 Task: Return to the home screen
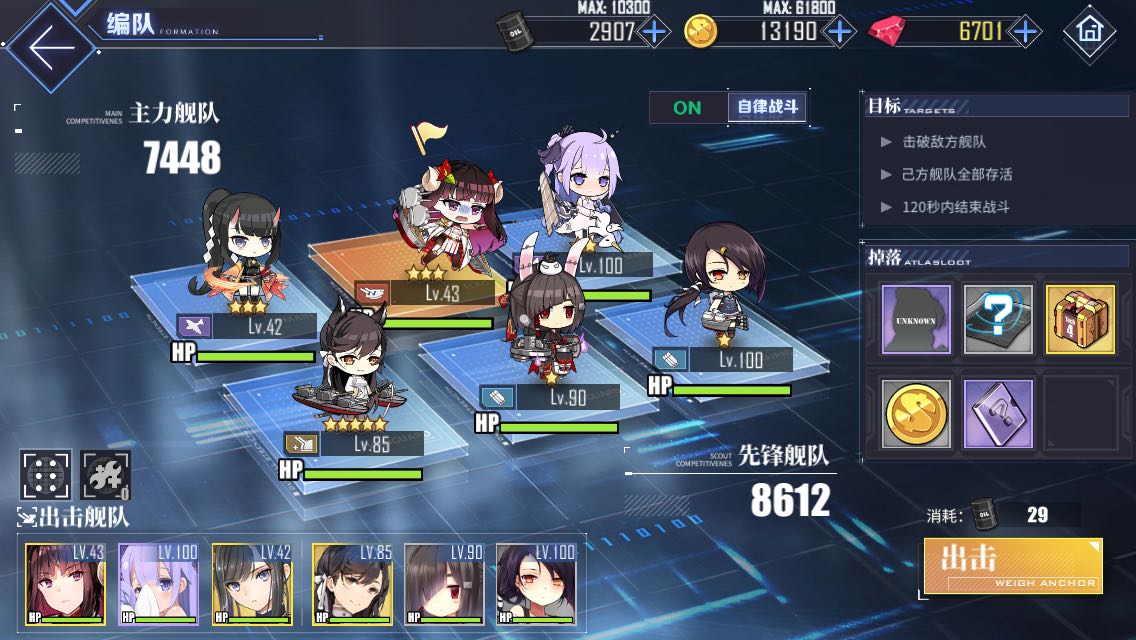[x=1089, y=32]
